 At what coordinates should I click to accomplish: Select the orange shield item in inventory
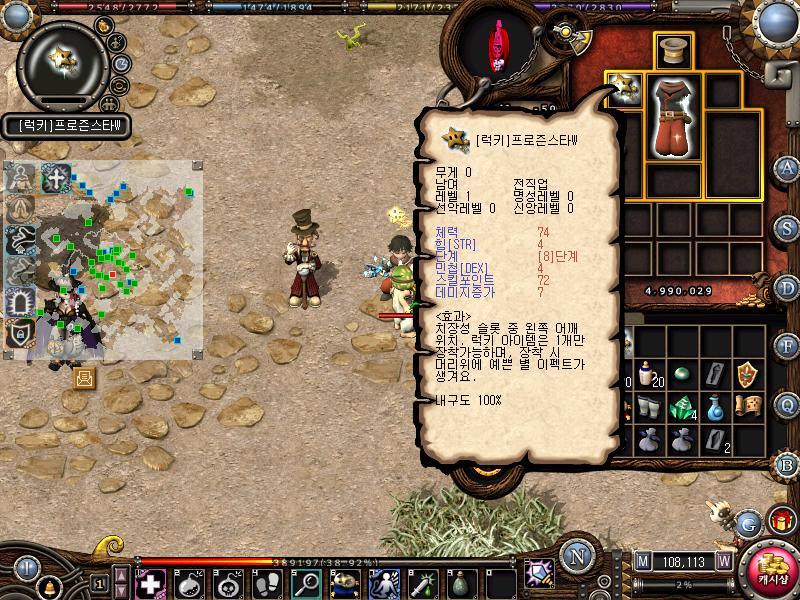pyautogui.click(x=746, y=375)
